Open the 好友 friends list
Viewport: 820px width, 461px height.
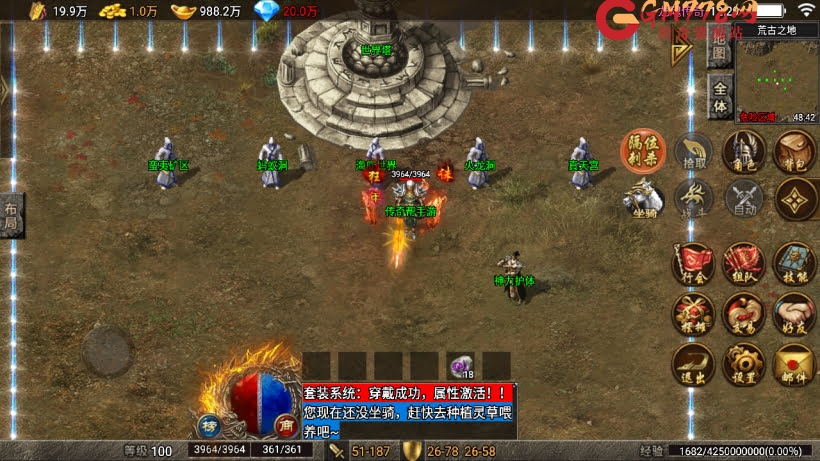click(795, 314)
